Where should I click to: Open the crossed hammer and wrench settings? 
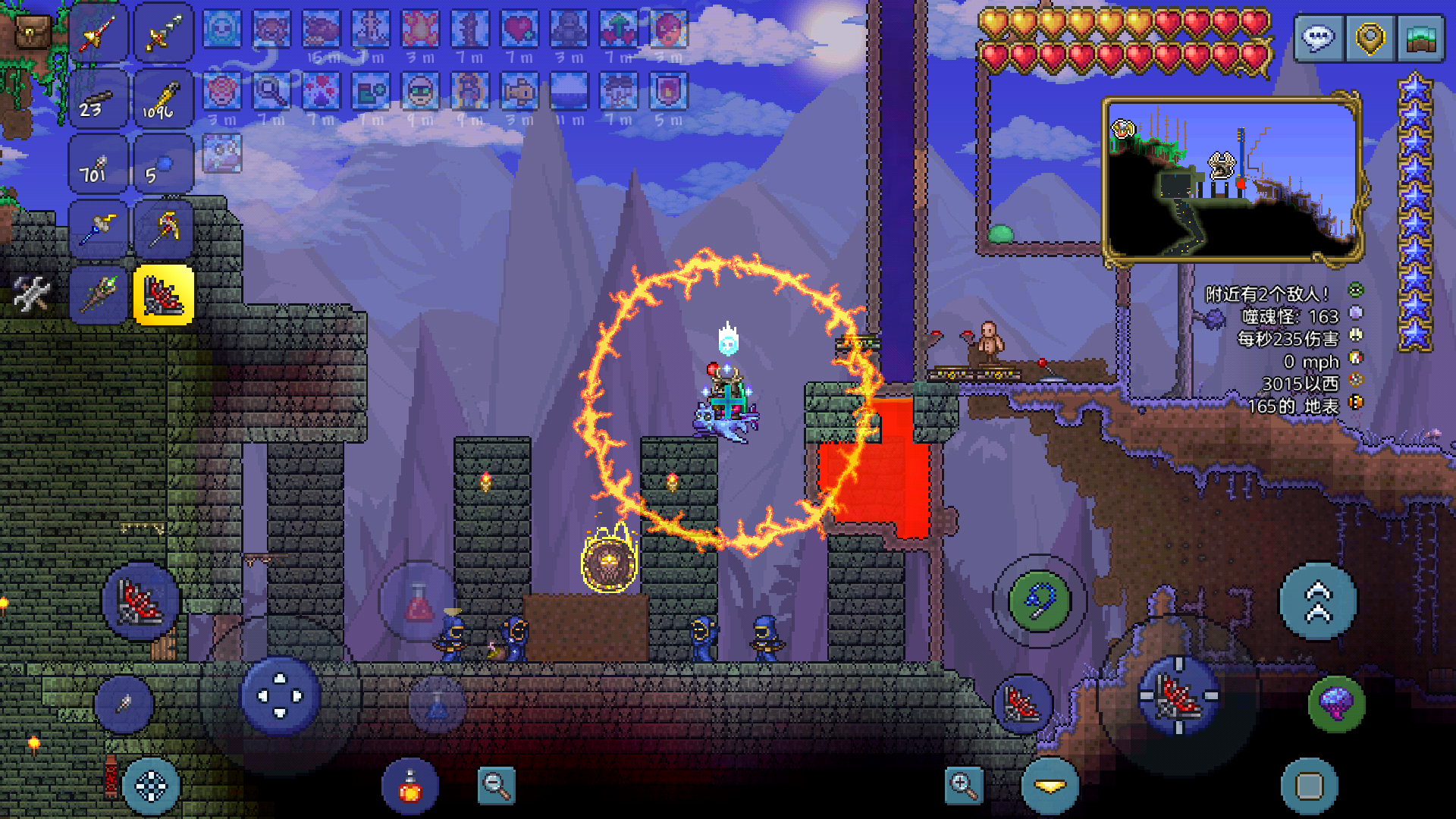coord(32,294)
